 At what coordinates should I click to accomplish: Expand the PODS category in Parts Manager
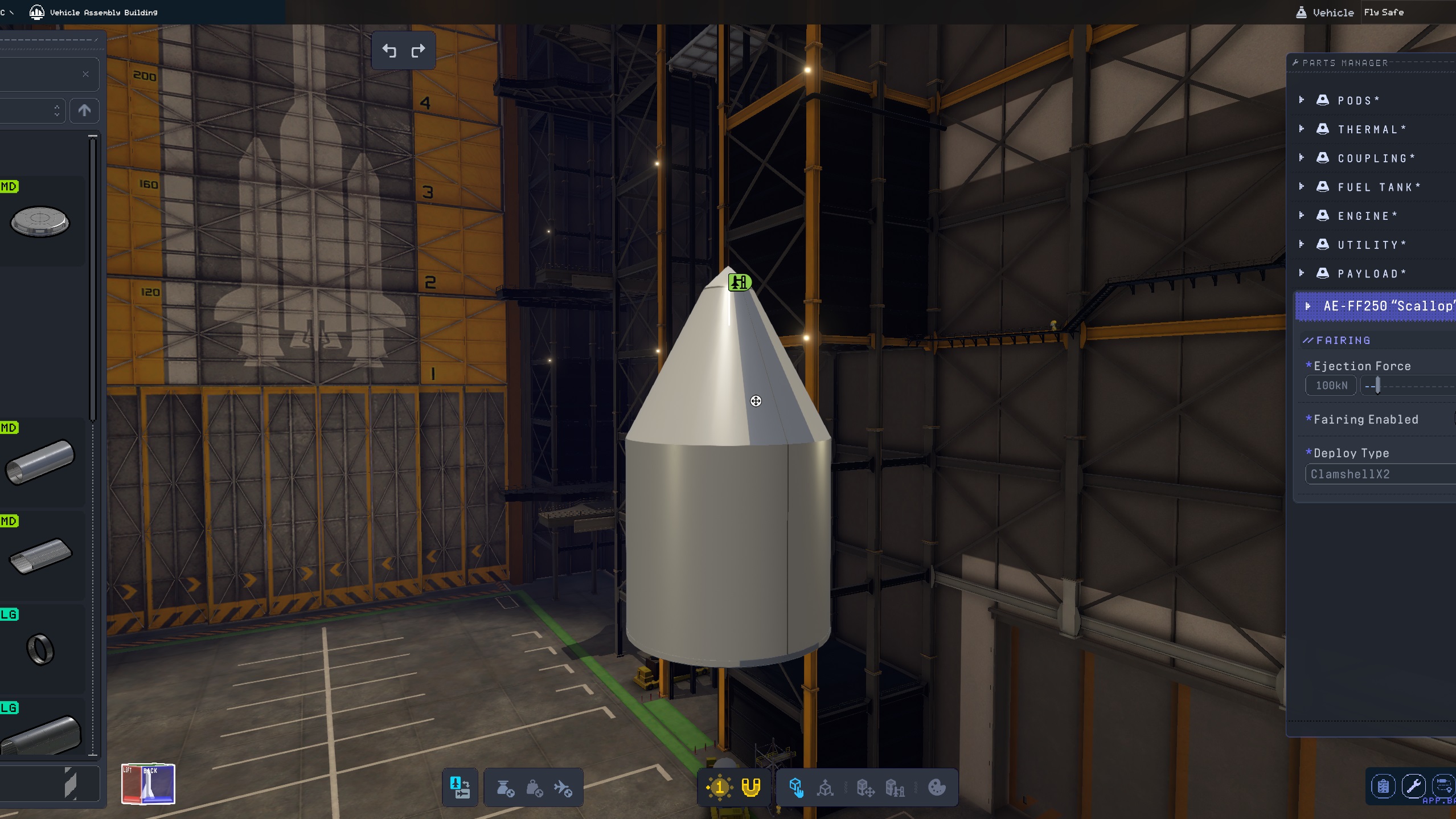click(1302, 100)
